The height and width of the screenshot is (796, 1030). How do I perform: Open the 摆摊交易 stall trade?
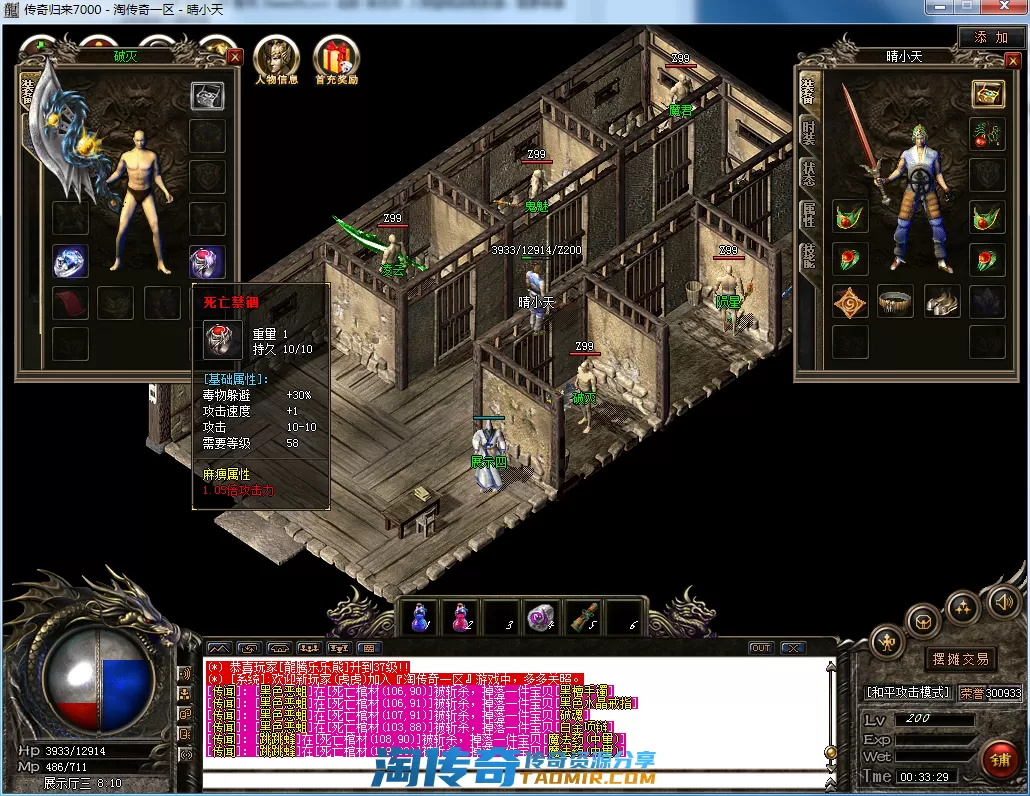point(960,659)
